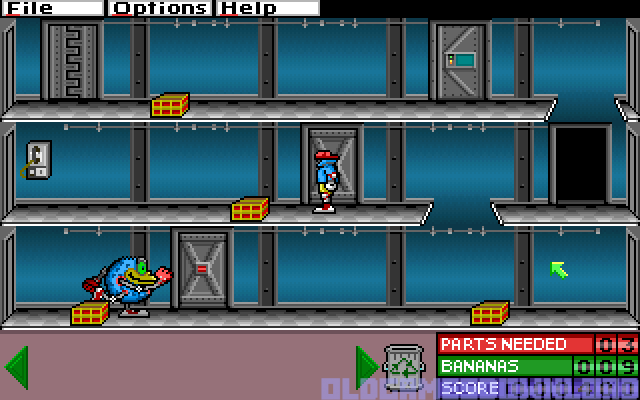Viewport: 640px width, 400px height.
Task: Select the recycle trash can icon
Action: pos(407,367)
